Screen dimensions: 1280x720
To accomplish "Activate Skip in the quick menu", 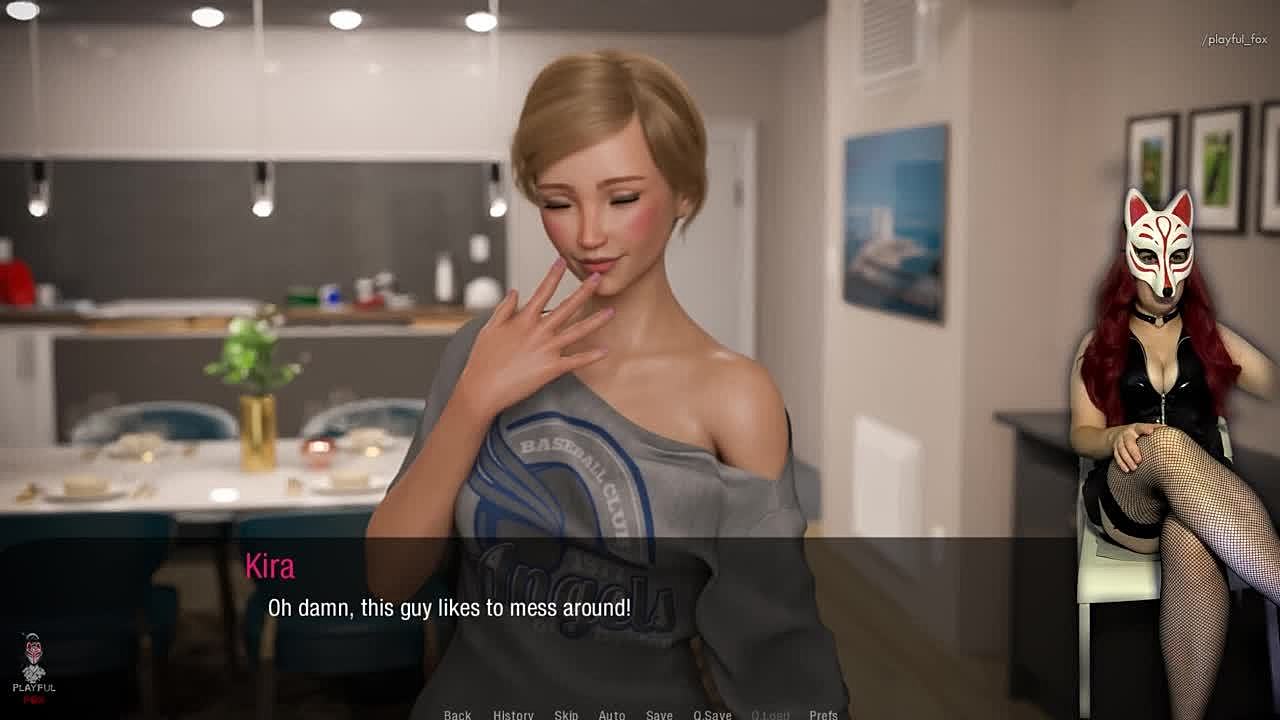I will (x=566, y=714).
